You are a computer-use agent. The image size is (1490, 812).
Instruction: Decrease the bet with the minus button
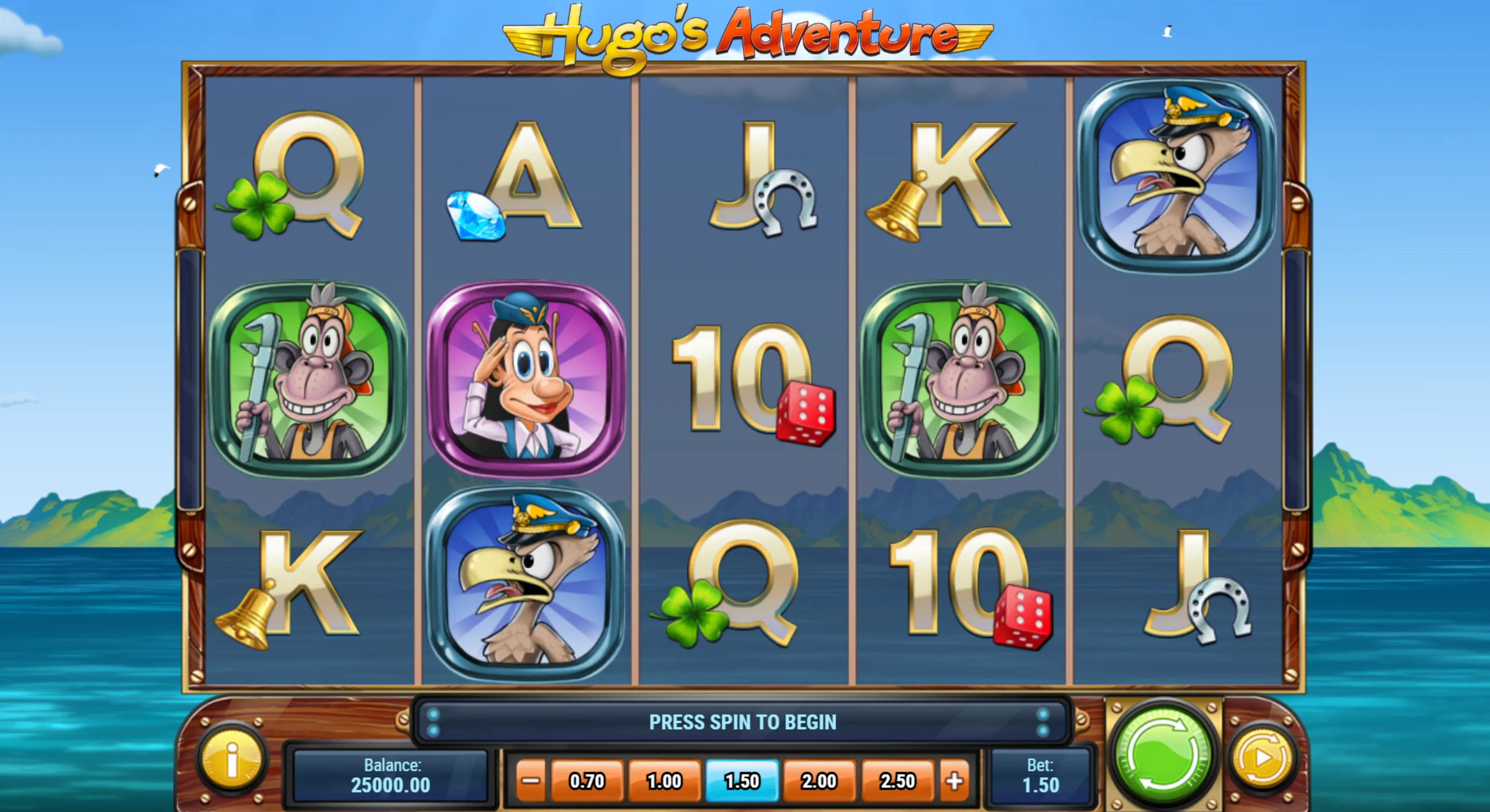pos(530,781)
